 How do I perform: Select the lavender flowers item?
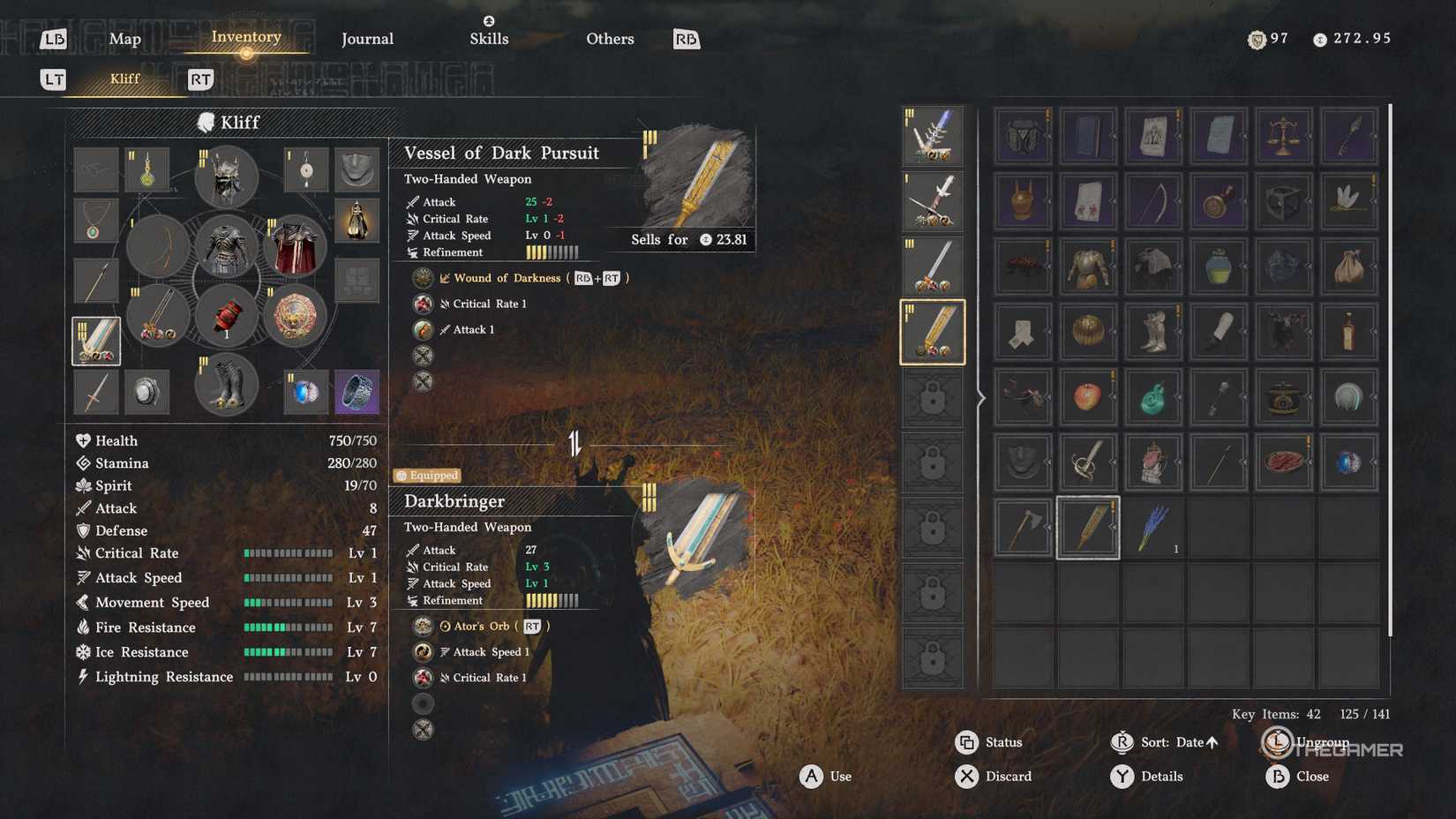point(1153,528)
